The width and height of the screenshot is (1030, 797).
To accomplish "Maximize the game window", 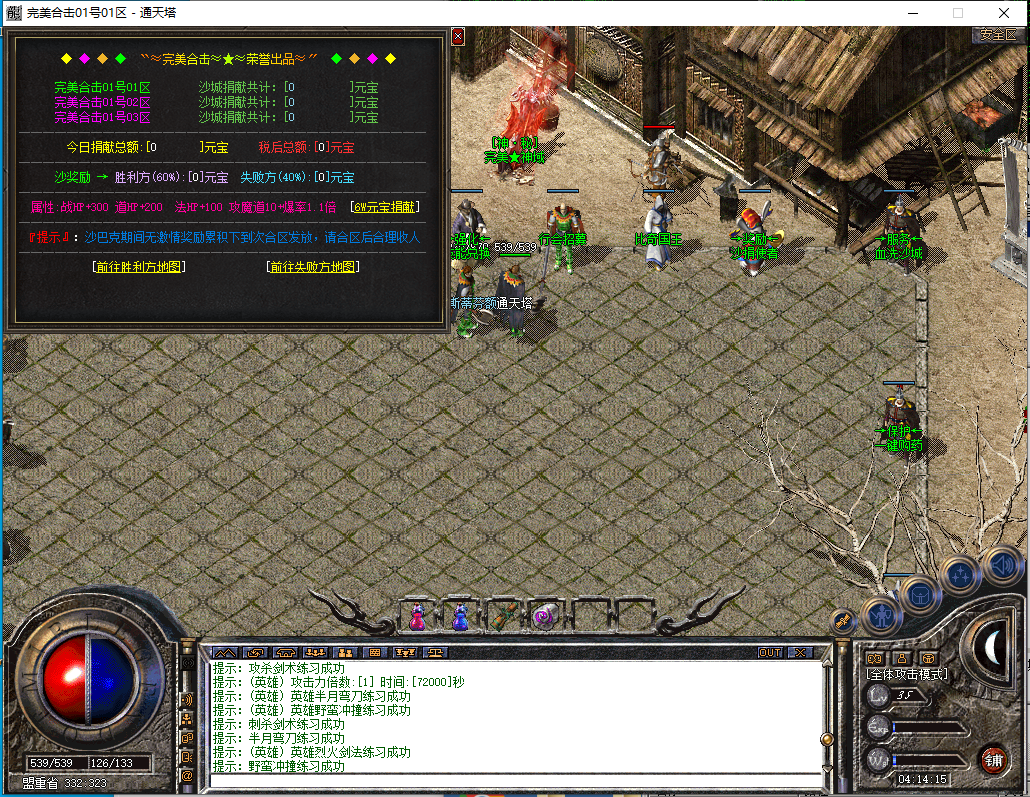I will pyautogui.click(x=957, y=13).
